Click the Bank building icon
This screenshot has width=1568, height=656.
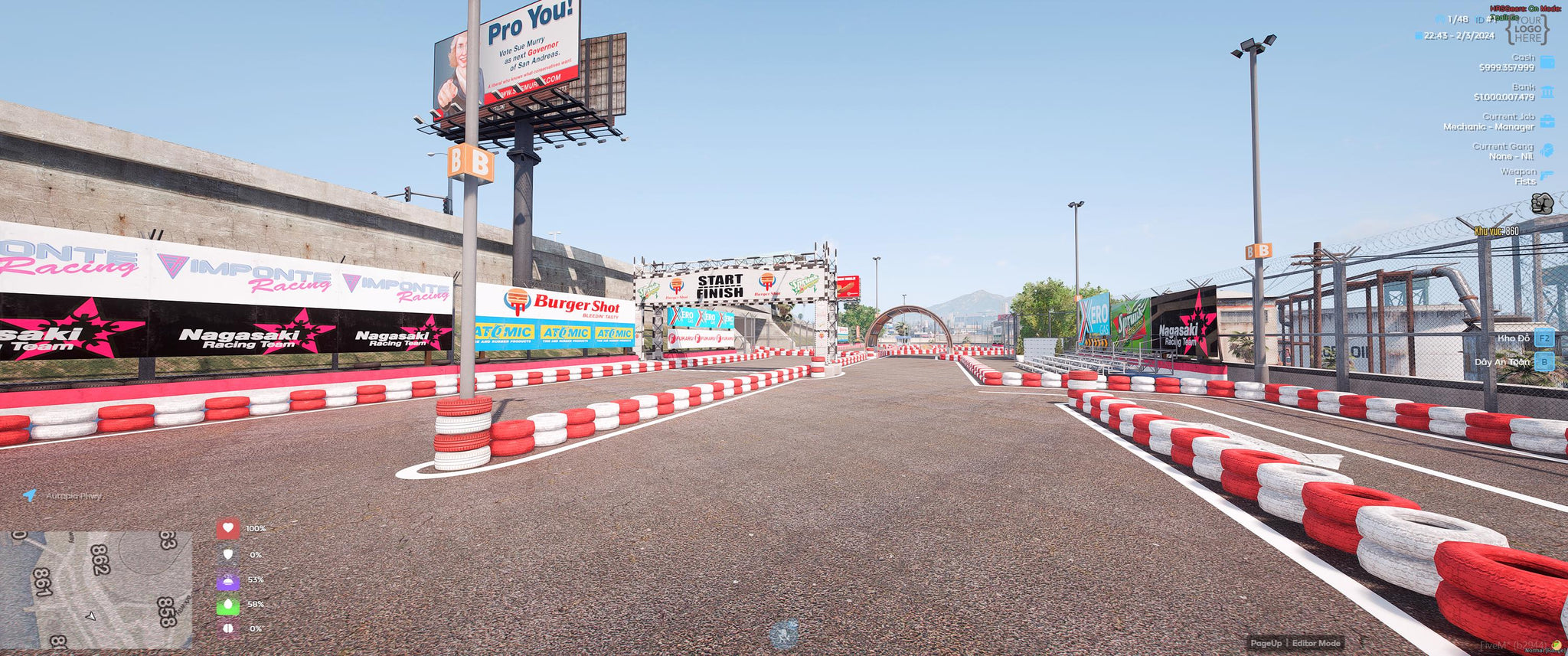[1547, 93]
